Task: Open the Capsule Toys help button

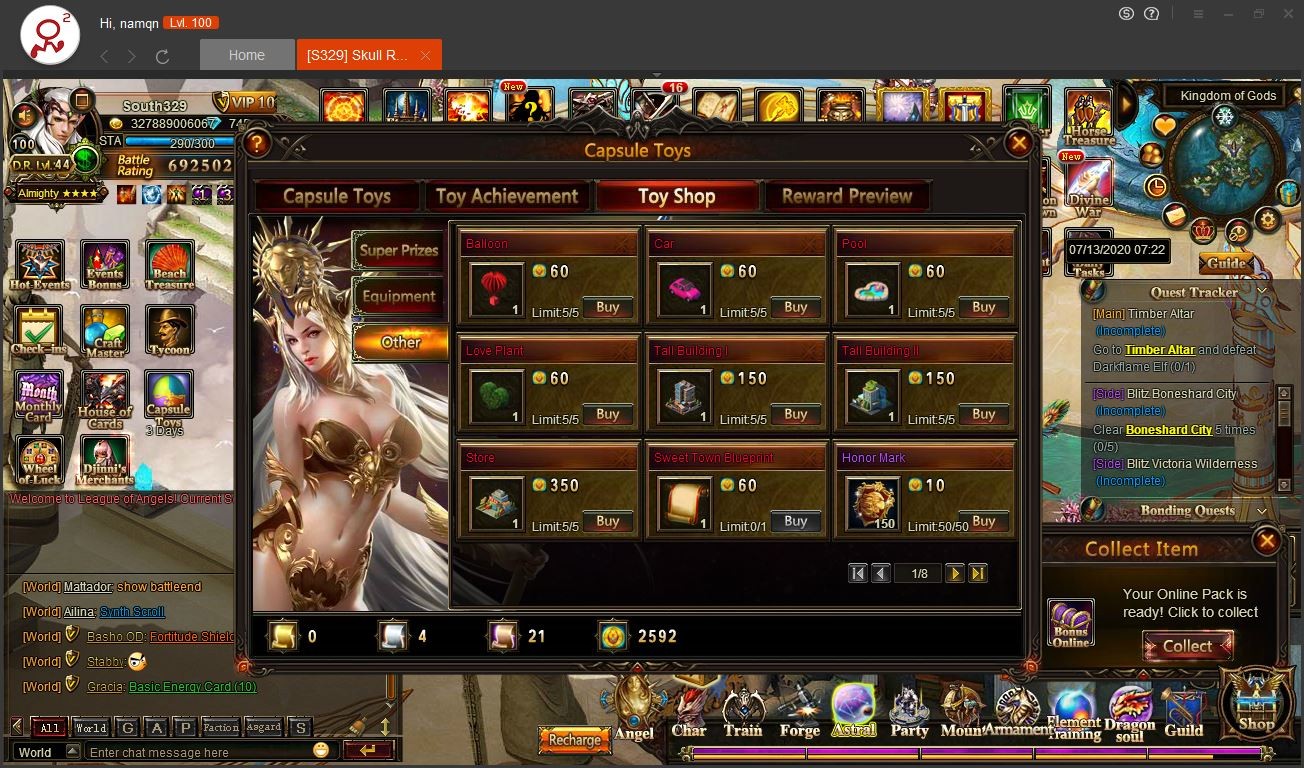Action: coord(257,144)
